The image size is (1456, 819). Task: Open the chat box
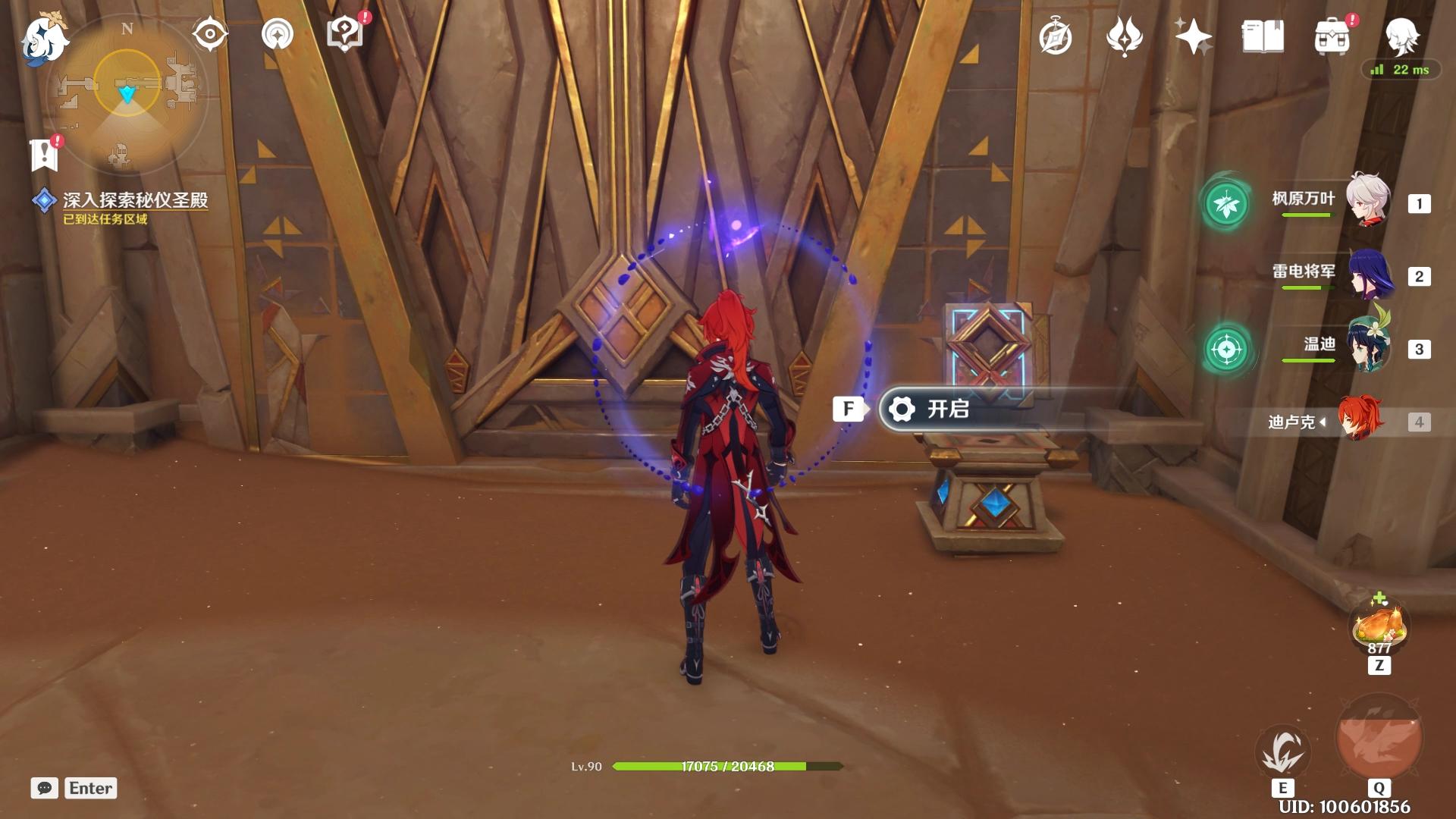click(x=45, y=788)
